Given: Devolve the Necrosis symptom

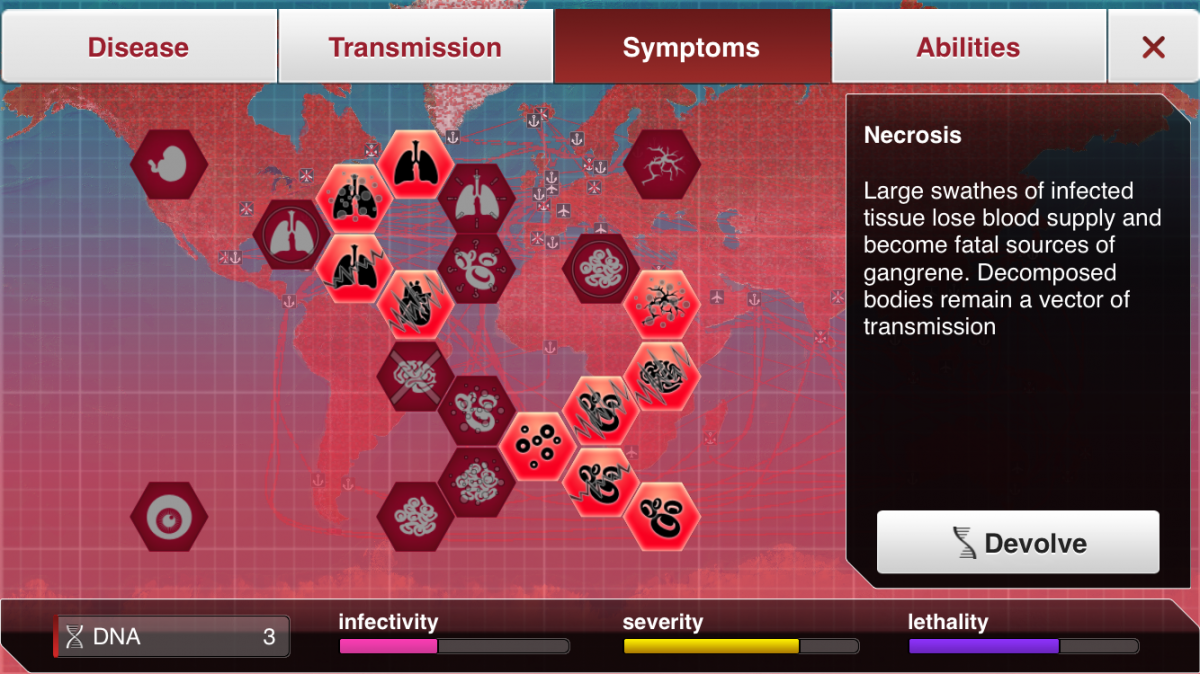Looking at the screenshot, I should (1018, 543).
